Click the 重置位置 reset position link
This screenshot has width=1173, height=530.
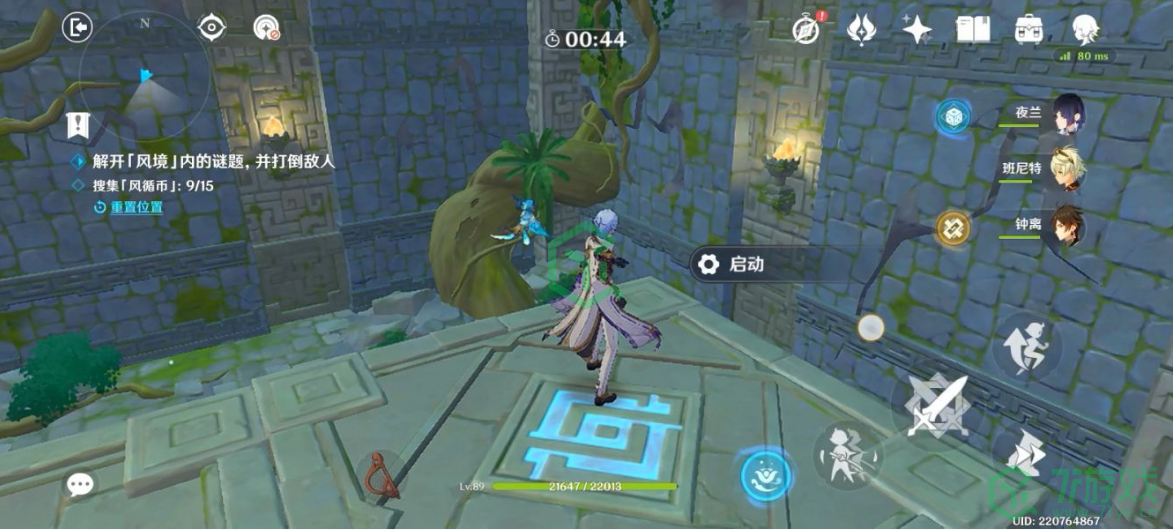coord(136,207)
